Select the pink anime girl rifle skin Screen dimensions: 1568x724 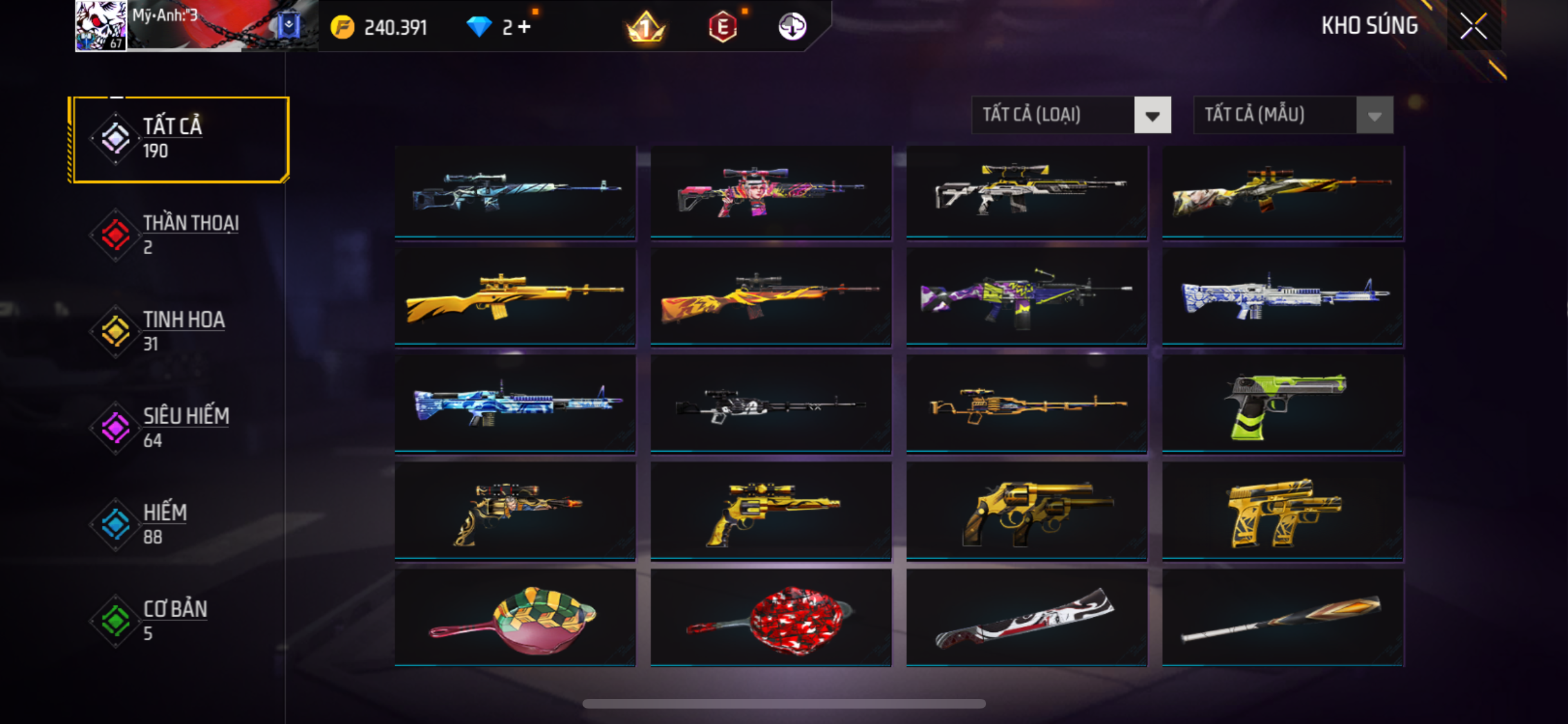(x=770, y=192)
